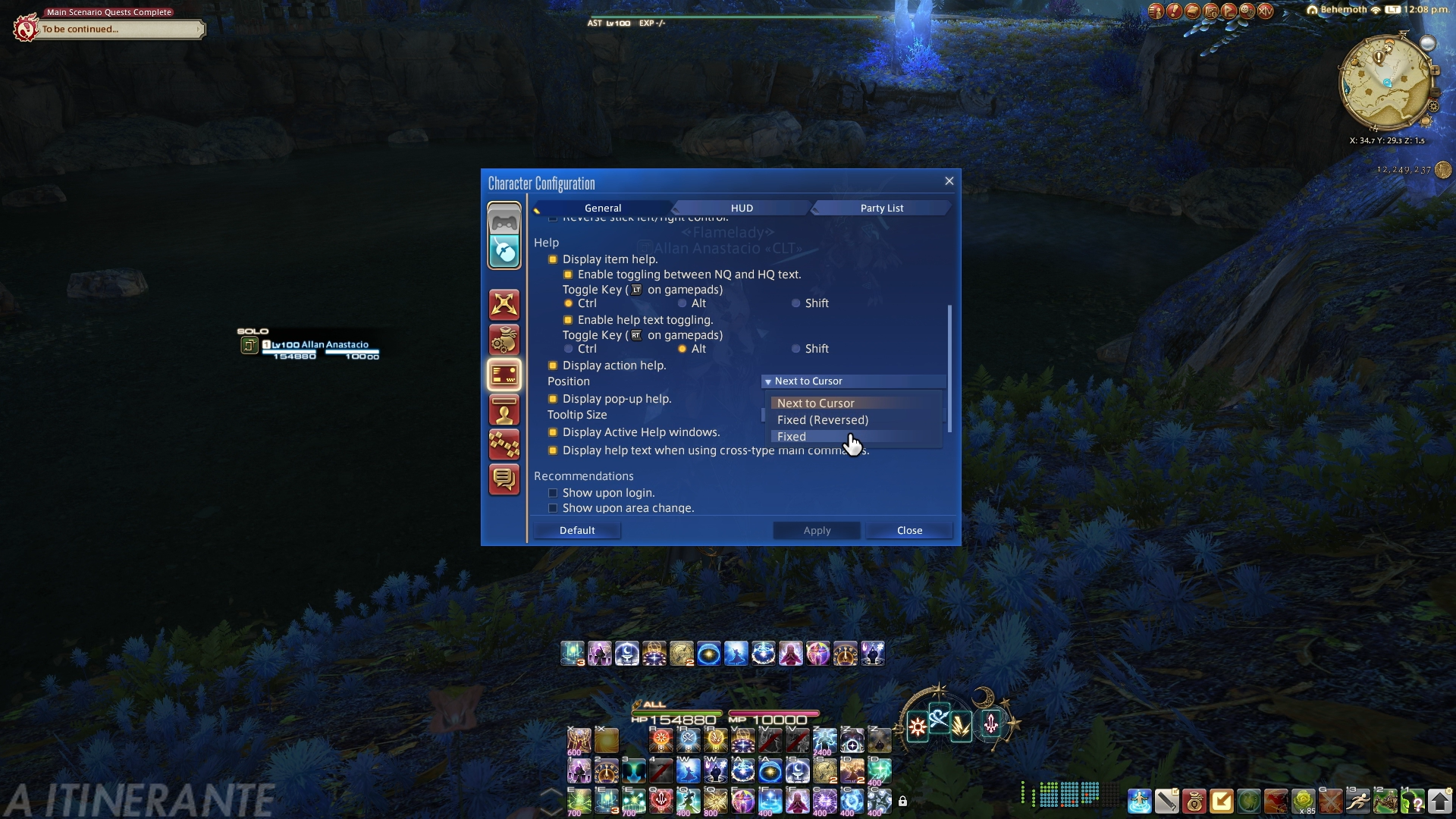Open the chat log settings category icon

(504, 479)
